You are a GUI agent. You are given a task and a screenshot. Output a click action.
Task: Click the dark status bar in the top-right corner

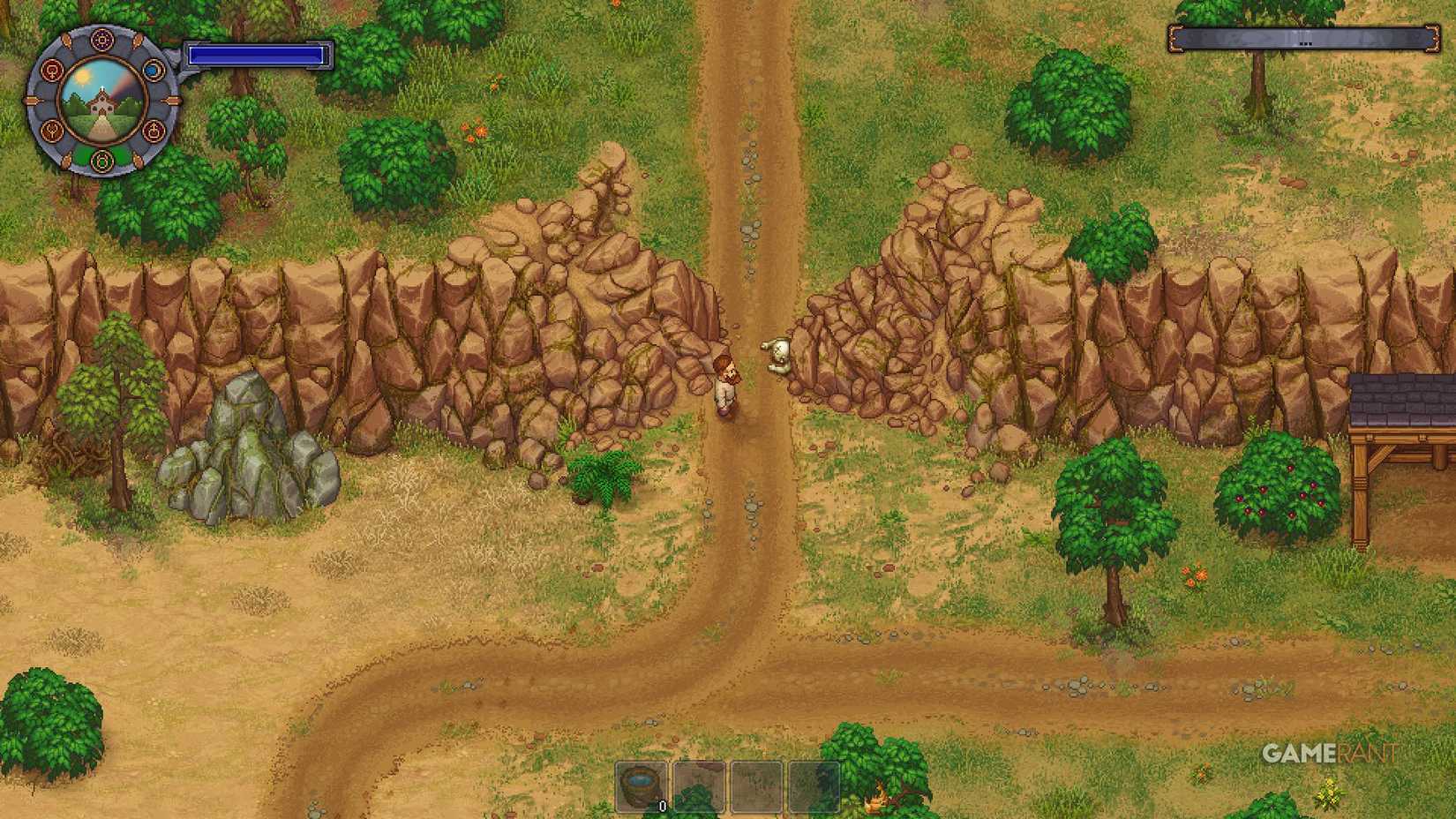coord(1303,39)
